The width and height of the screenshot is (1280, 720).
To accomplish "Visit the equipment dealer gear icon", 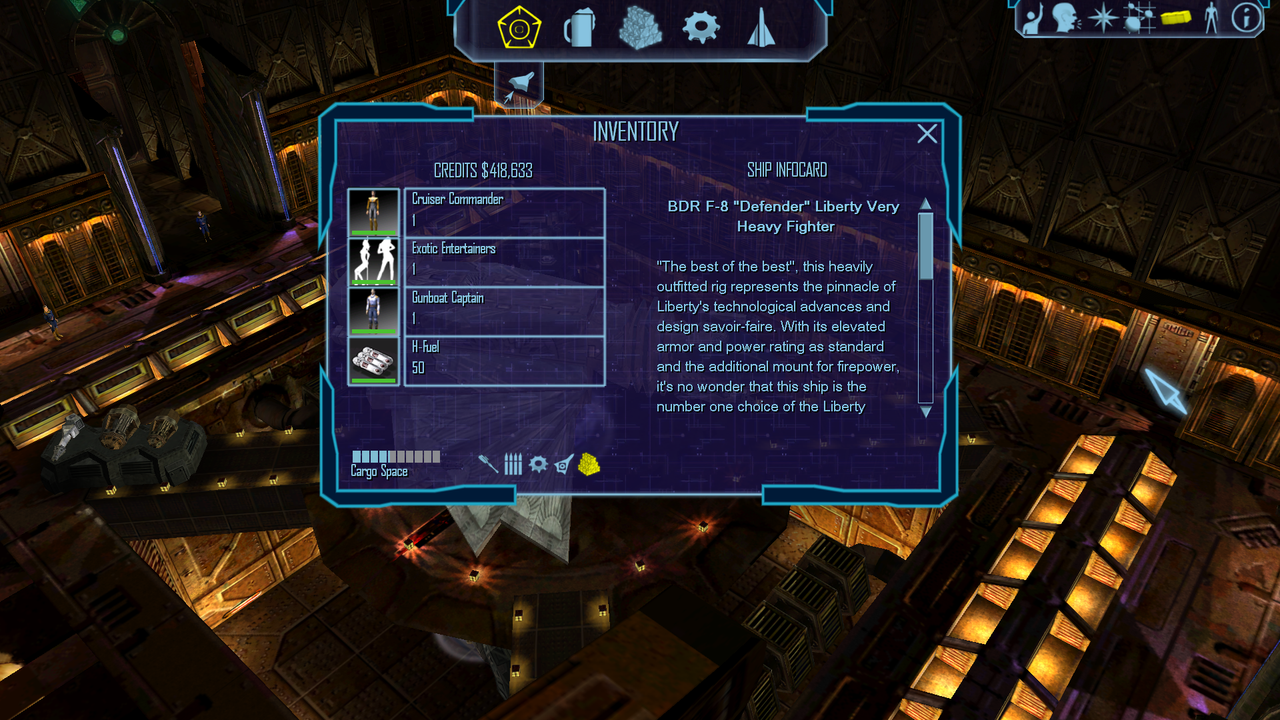I will [701, 28].
